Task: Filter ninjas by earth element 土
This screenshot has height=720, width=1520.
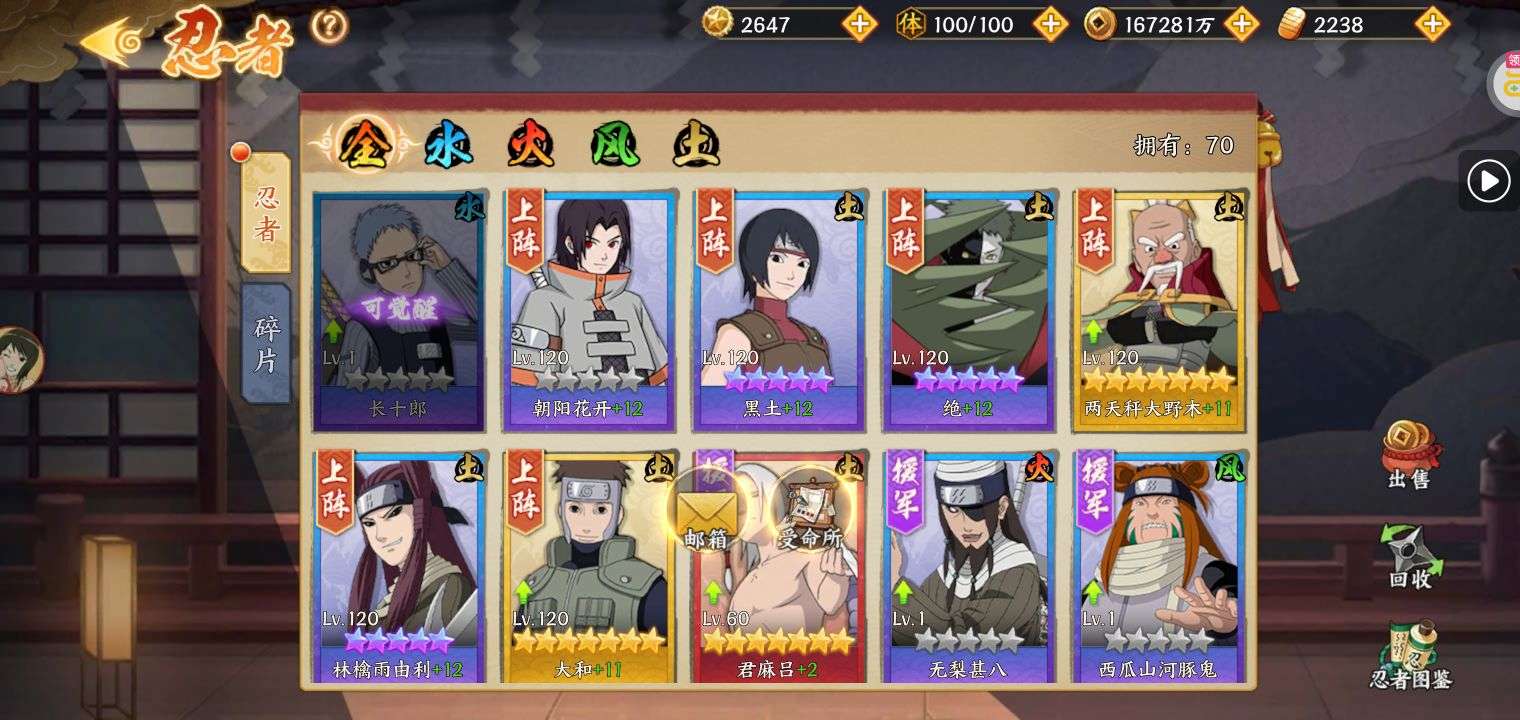Action: coord(696,147)
